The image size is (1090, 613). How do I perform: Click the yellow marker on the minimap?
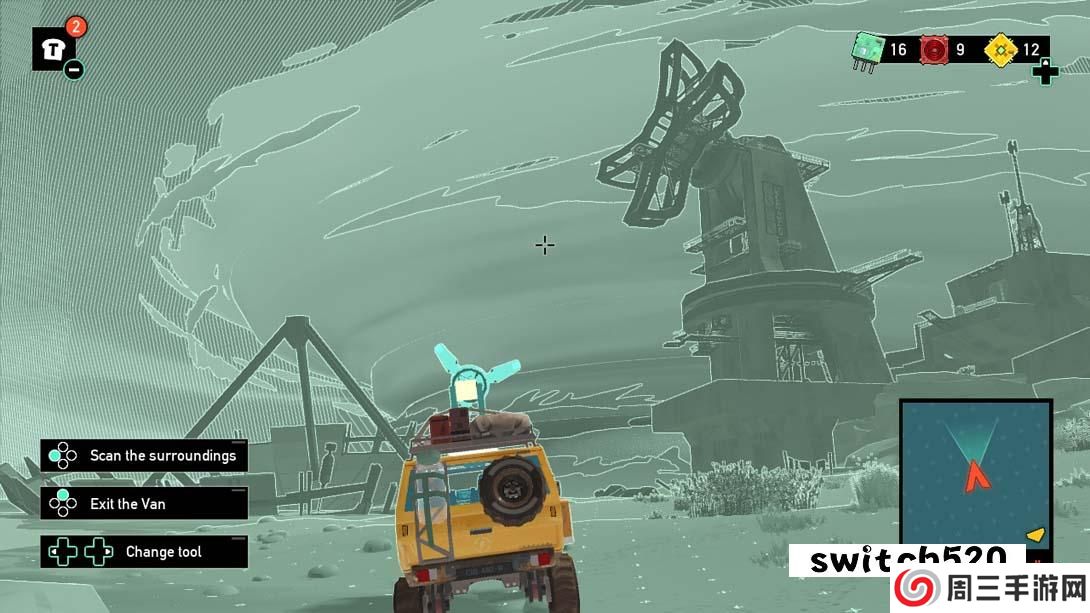coord(1036,536)
